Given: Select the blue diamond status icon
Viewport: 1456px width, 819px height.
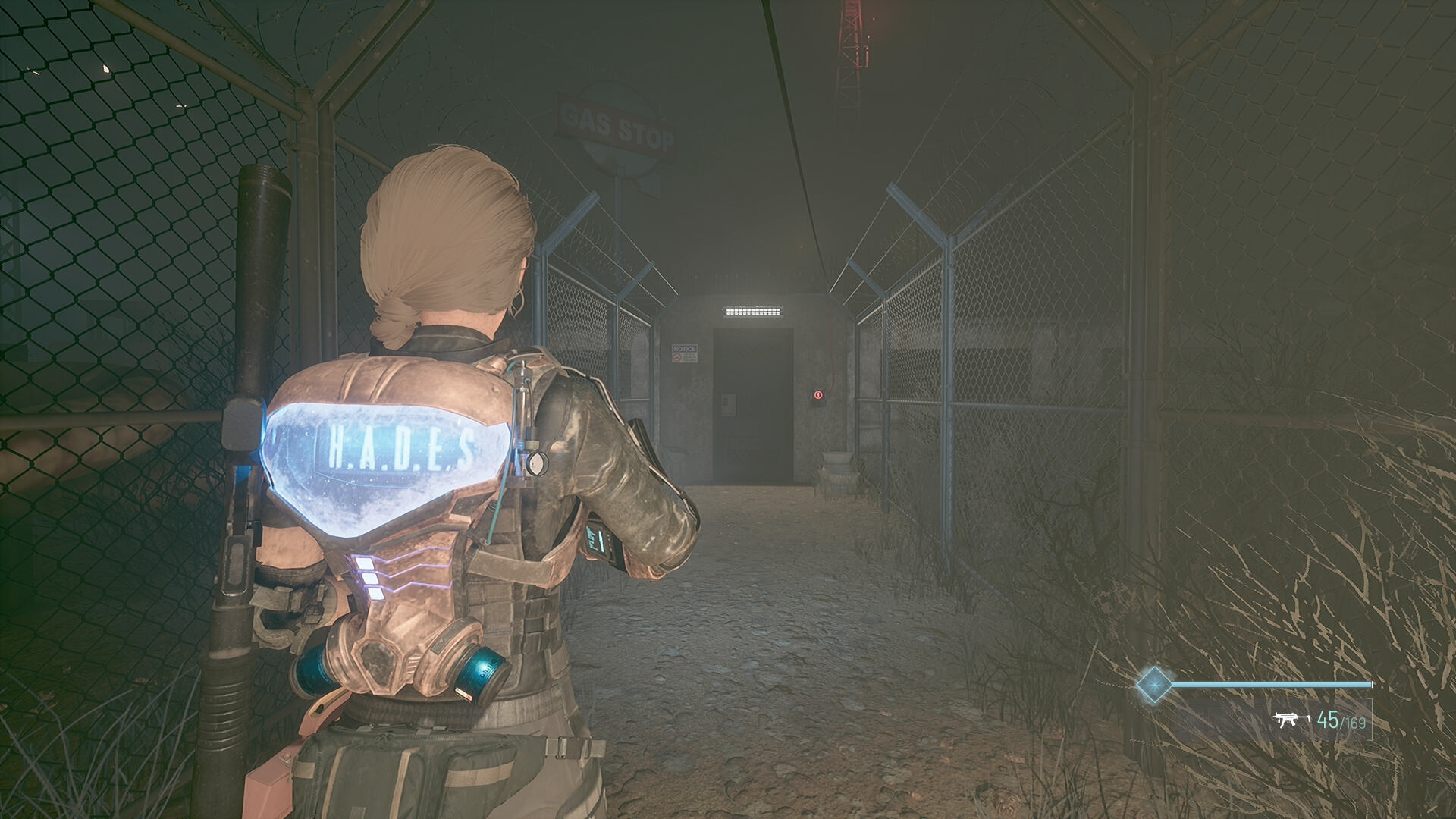Looking at the screenshot, I should (x=1153, y=684).
